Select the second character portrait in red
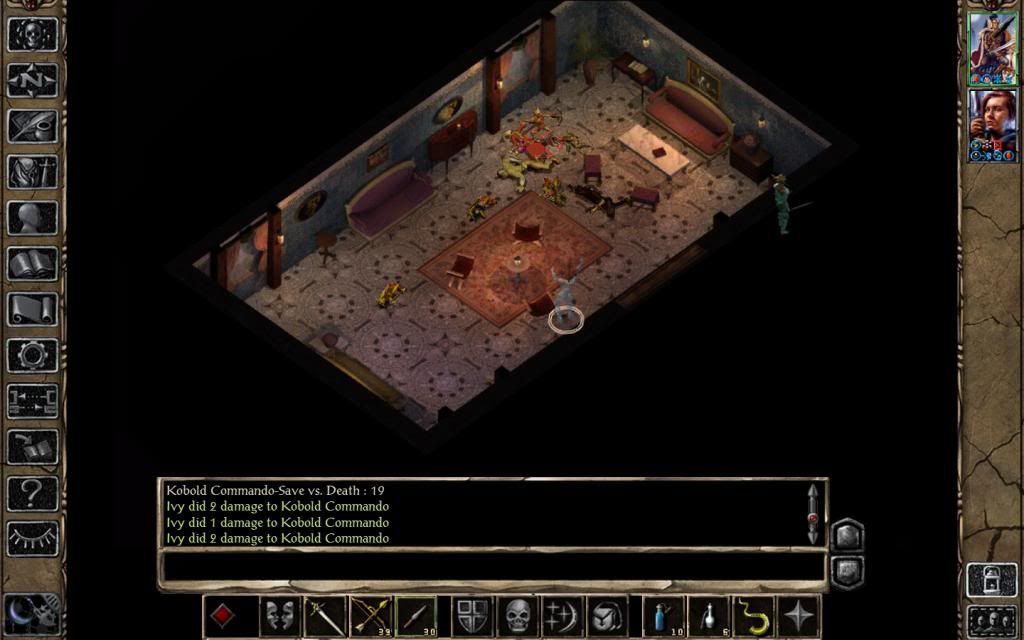This screenshot has height=640, width=1024. point(992,124)
